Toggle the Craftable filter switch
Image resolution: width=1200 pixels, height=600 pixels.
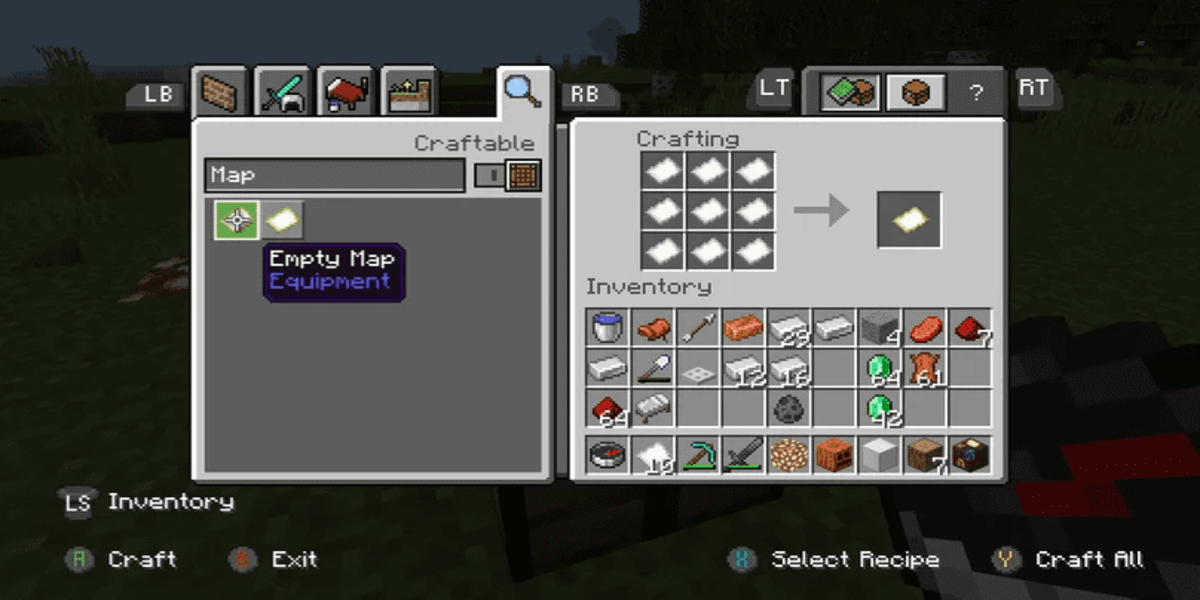pos(508,175)
